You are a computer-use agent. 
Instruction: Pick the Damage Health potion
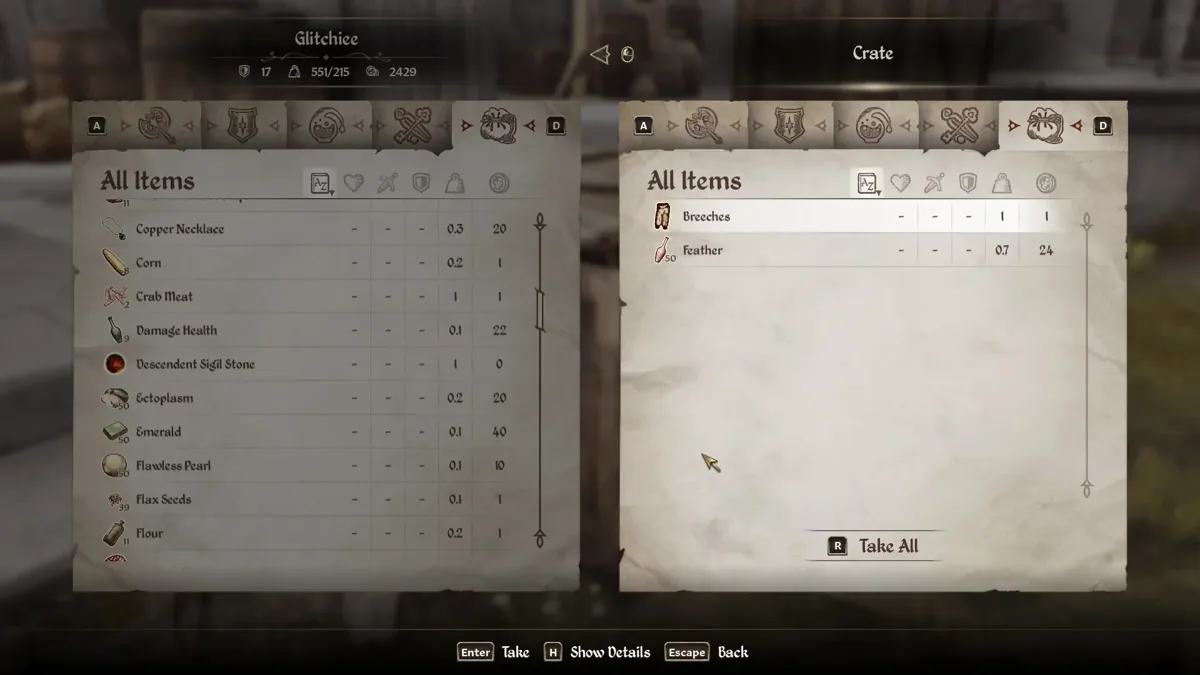click(x=176, y=331)
